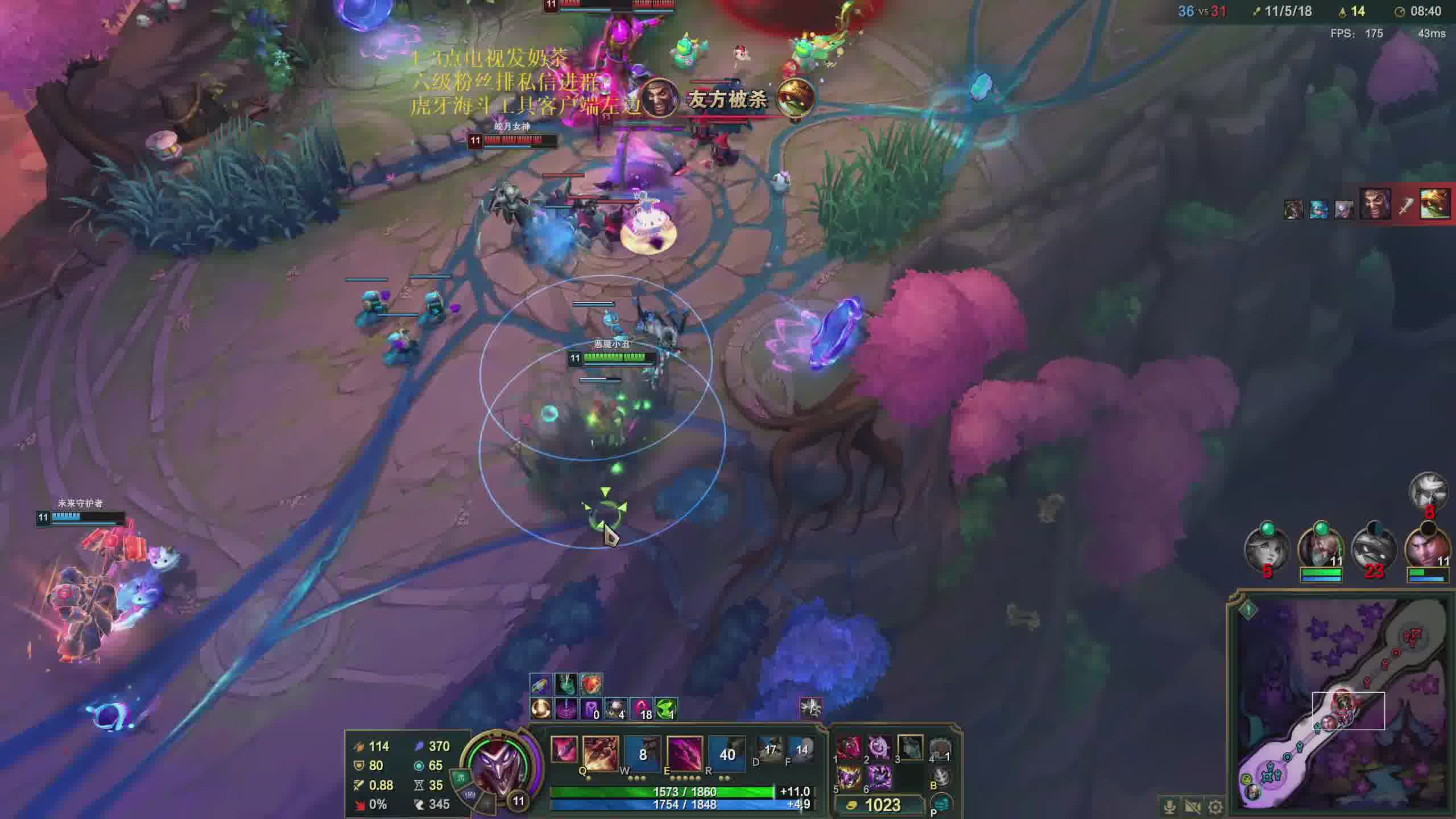Image resolution: width=1456 pixels, height=819 pixels.
Task: Select the bearded ally portrait above minimap
Action: point(1321,548)
